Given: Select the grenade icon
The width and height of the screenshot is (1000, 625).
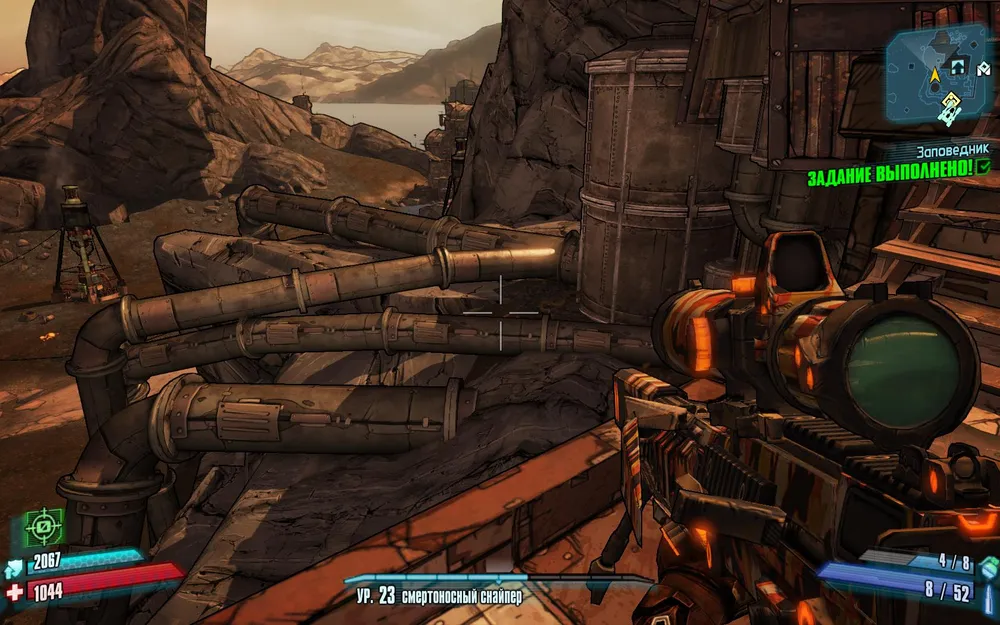Looking at the screenshot, I should point(988,569).
